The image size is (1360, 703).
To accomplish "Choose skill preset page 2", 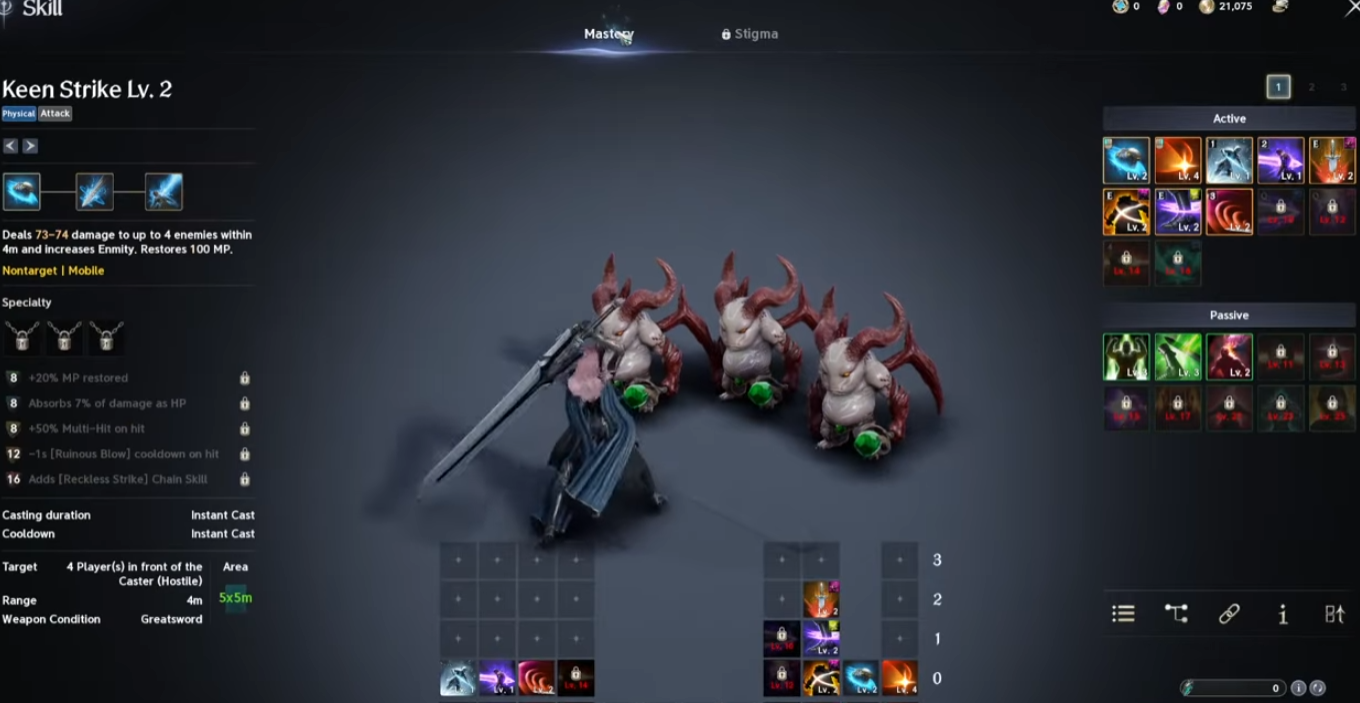I will coord(1311,87).
